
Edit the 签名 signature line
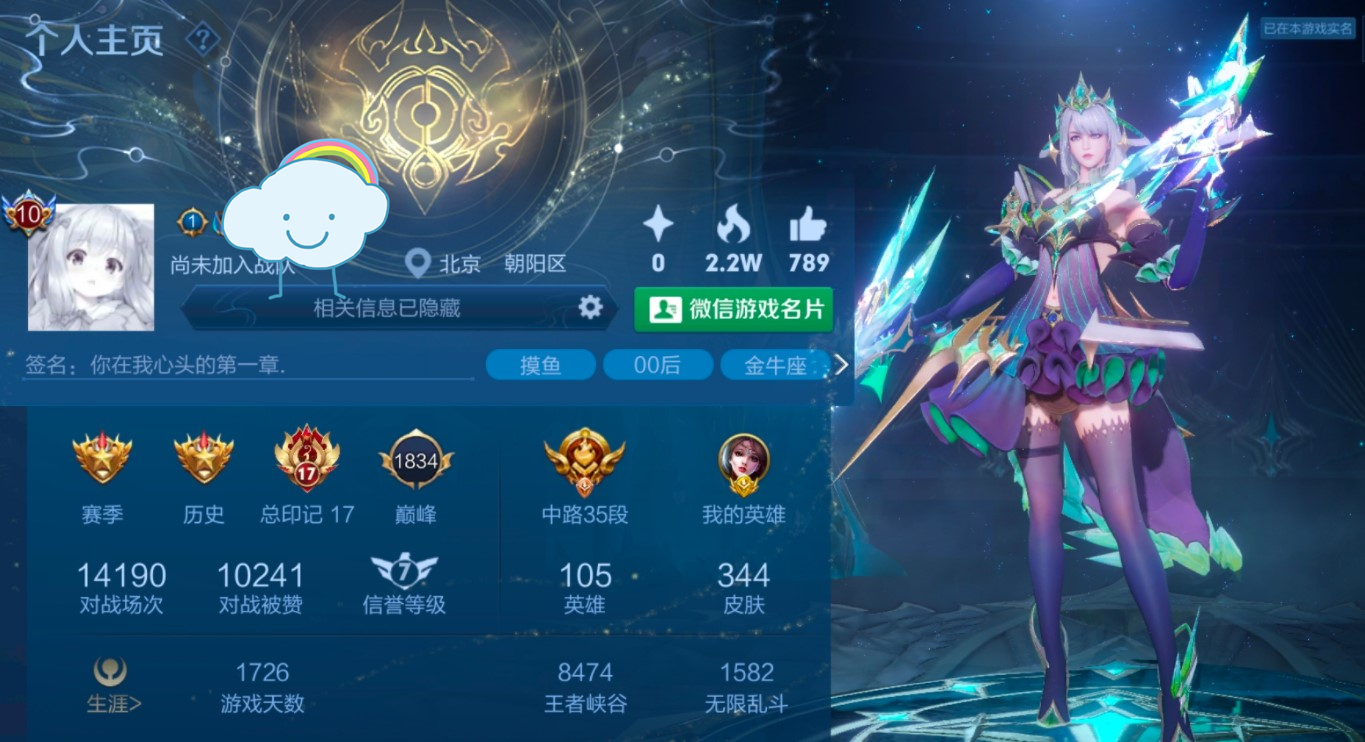click(x=250, y=365)
